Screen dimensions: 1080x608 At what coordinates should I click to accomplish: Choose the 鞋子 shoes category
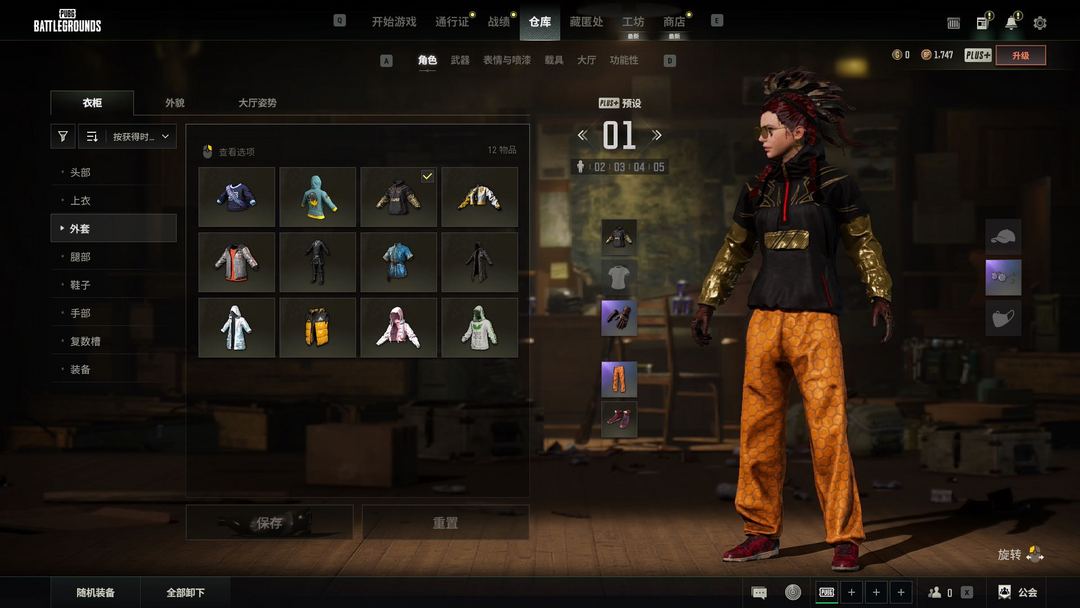tap(80, 285)
